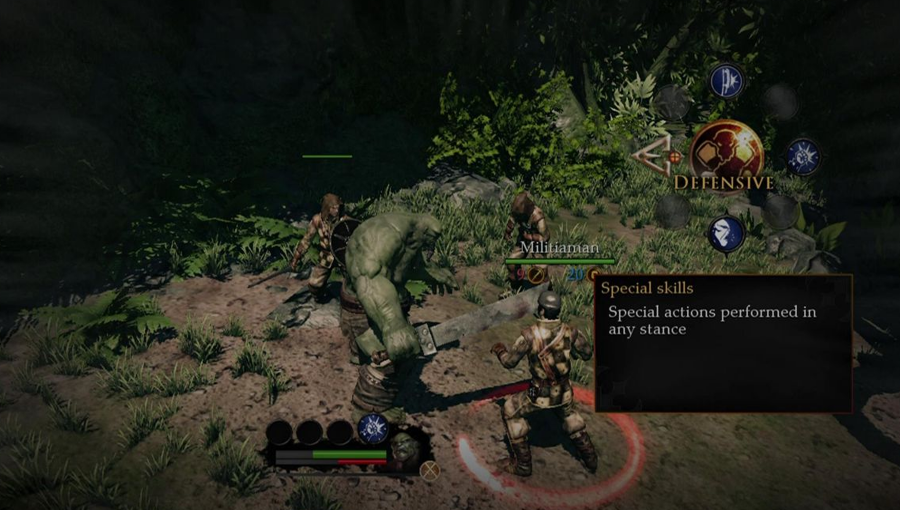
Task: Activate the queued blue skill above health bar
Action: [373, 426]
